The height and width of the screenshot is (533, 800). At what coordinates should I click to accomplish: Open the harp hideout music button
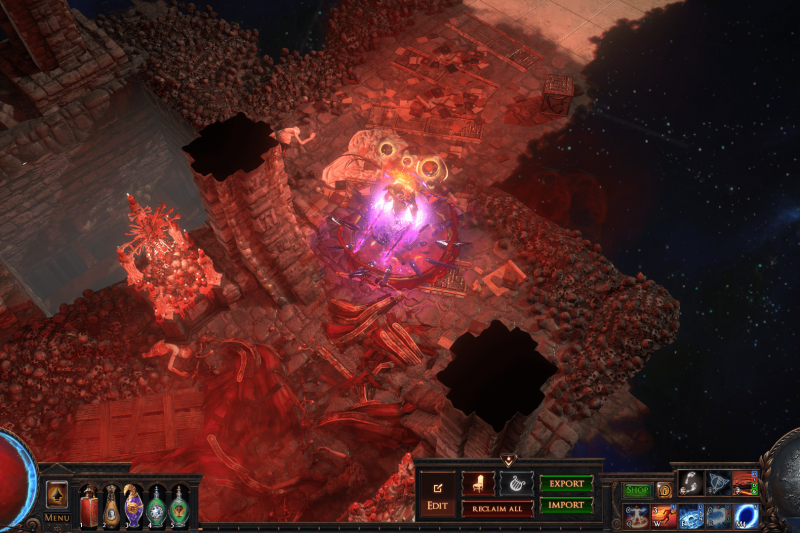point(516,484)
